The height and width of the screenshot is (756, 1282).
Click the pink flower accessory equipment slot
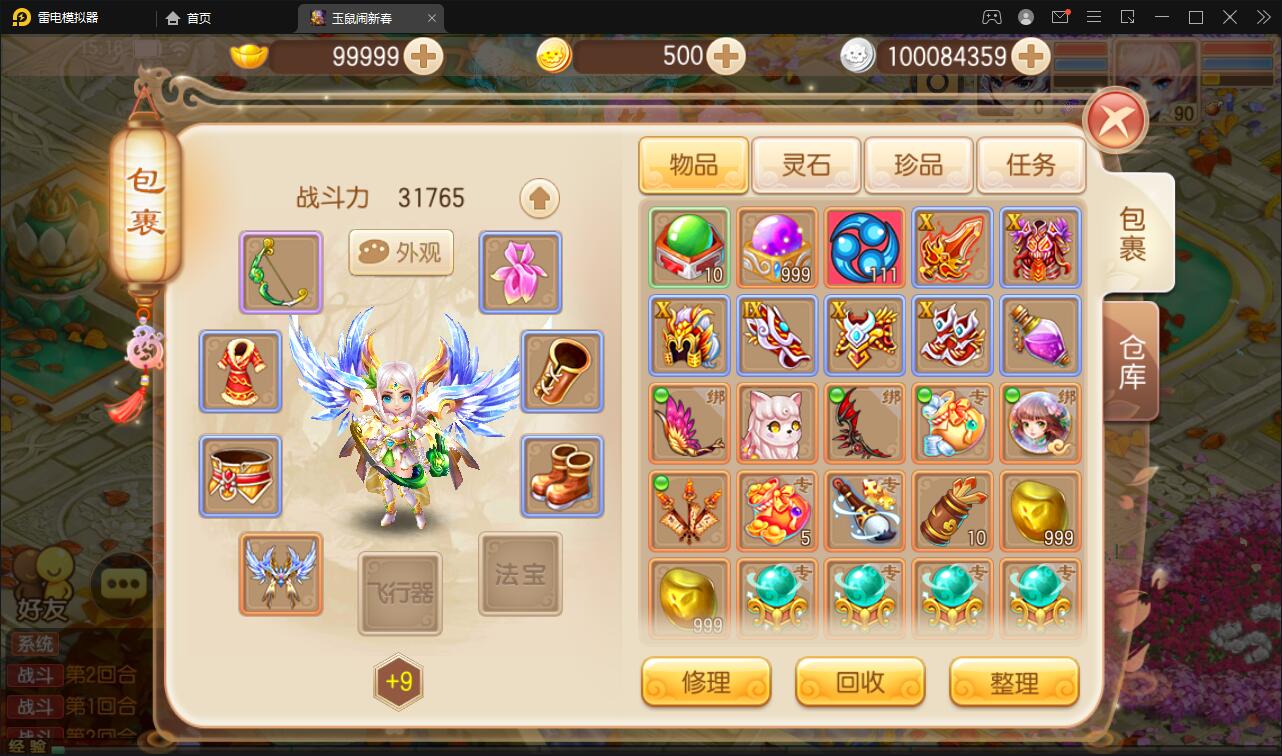520,272
